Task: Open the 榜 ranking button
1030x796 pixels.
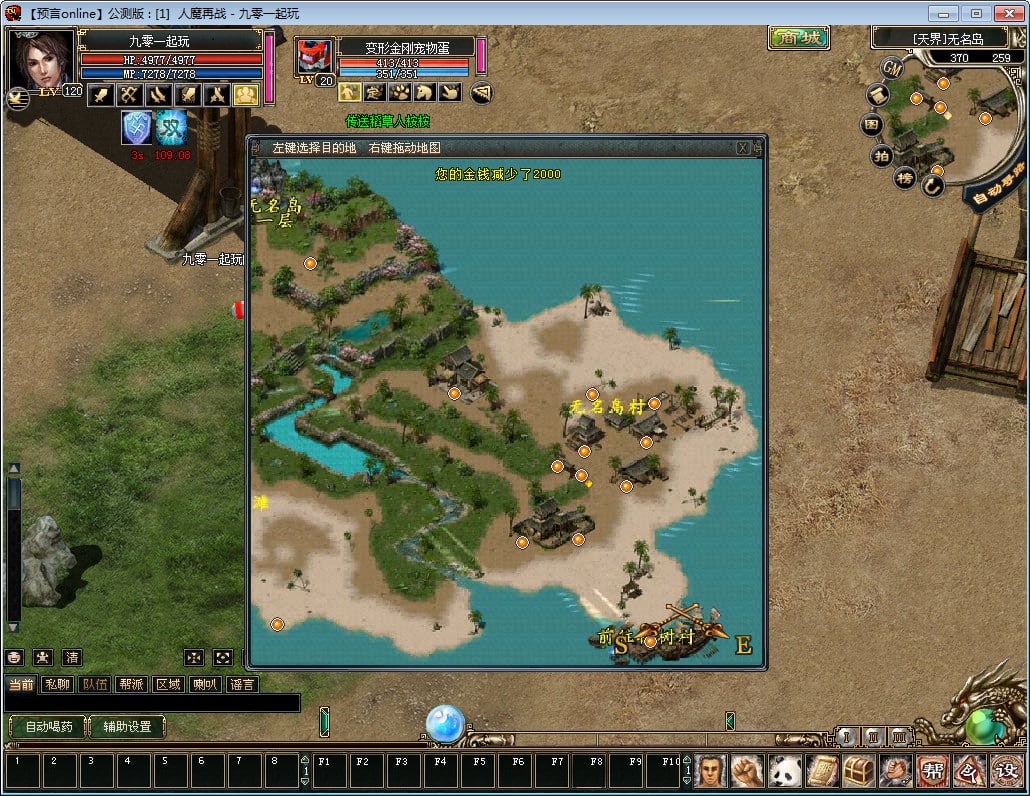Action: (x=905, y=178)
